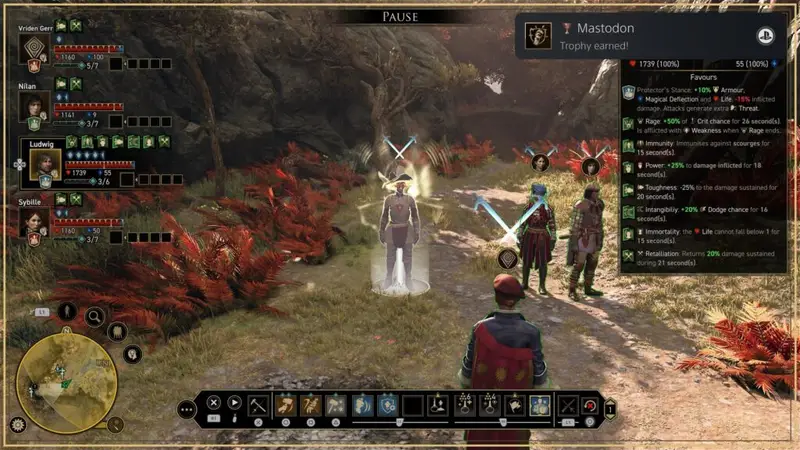Click the helmet mask icon above minimap
The width and height of the screenshot is (800, 450).
[117, 332]
